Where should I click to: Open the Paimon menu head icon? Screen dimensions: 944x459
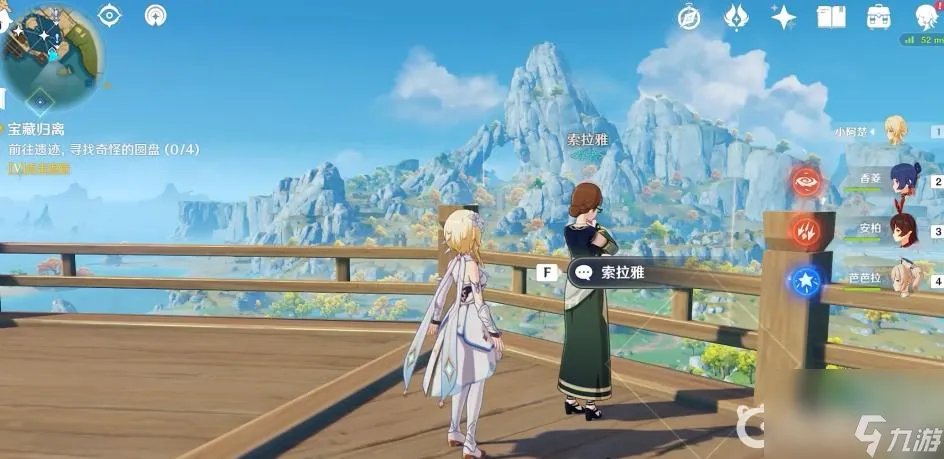pyautogui.click(x=927, y=15)
